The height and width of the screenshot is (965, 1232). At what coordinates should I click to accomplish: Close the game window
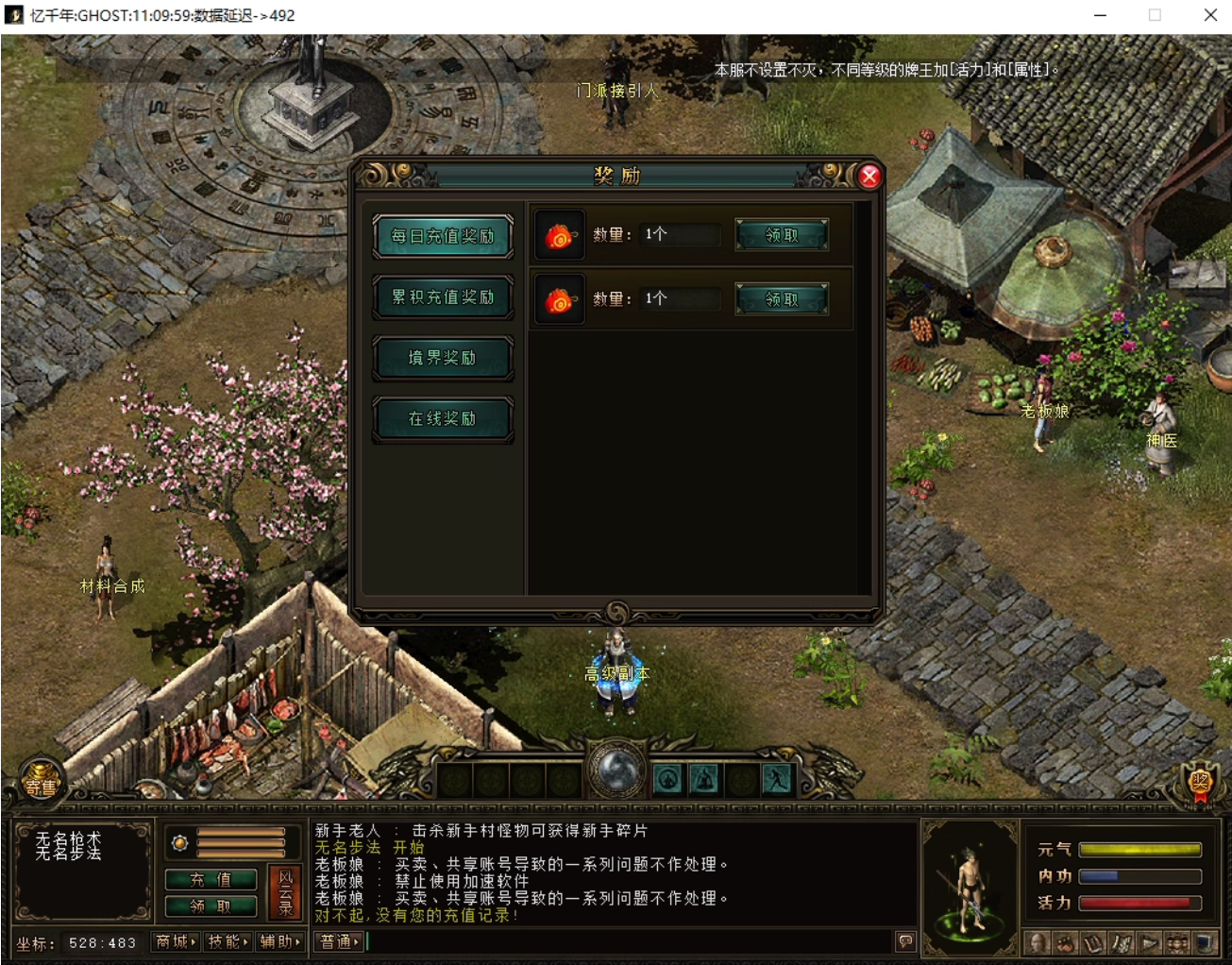(x=1210, y=15)
